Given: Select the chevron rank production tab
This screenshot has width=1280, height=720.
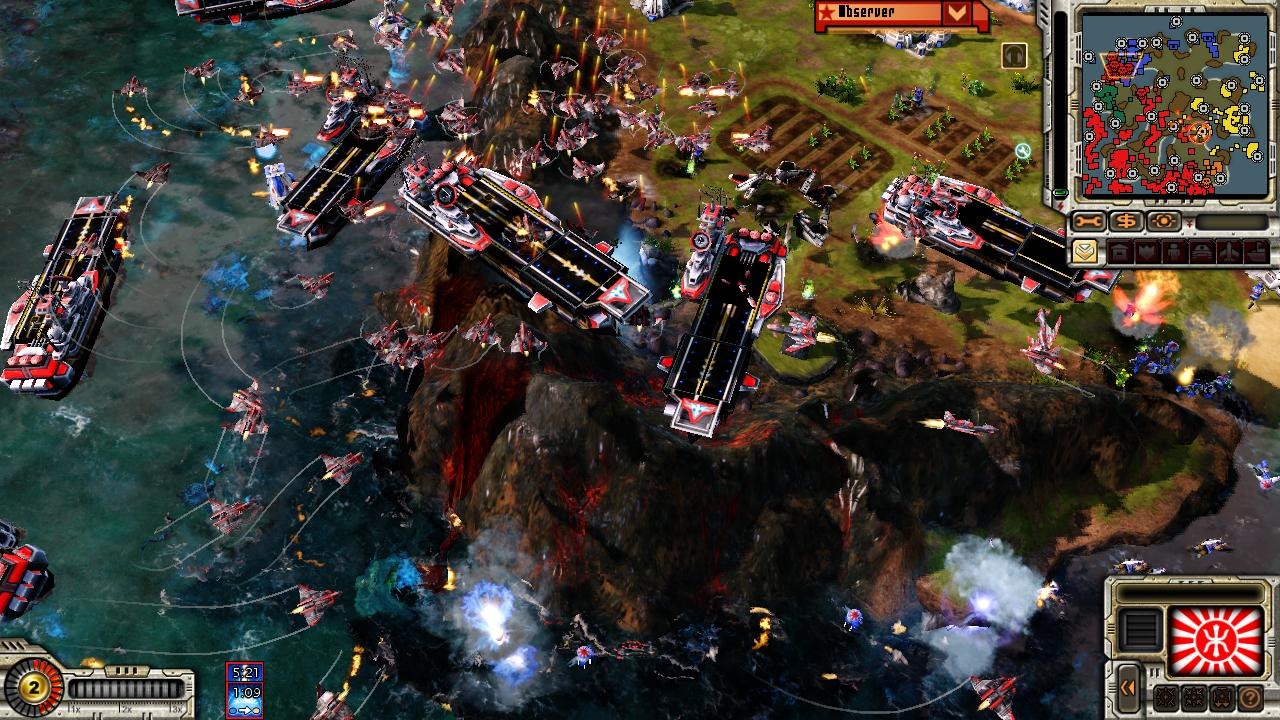Looking at the screenshot, I should [1084, 251].
